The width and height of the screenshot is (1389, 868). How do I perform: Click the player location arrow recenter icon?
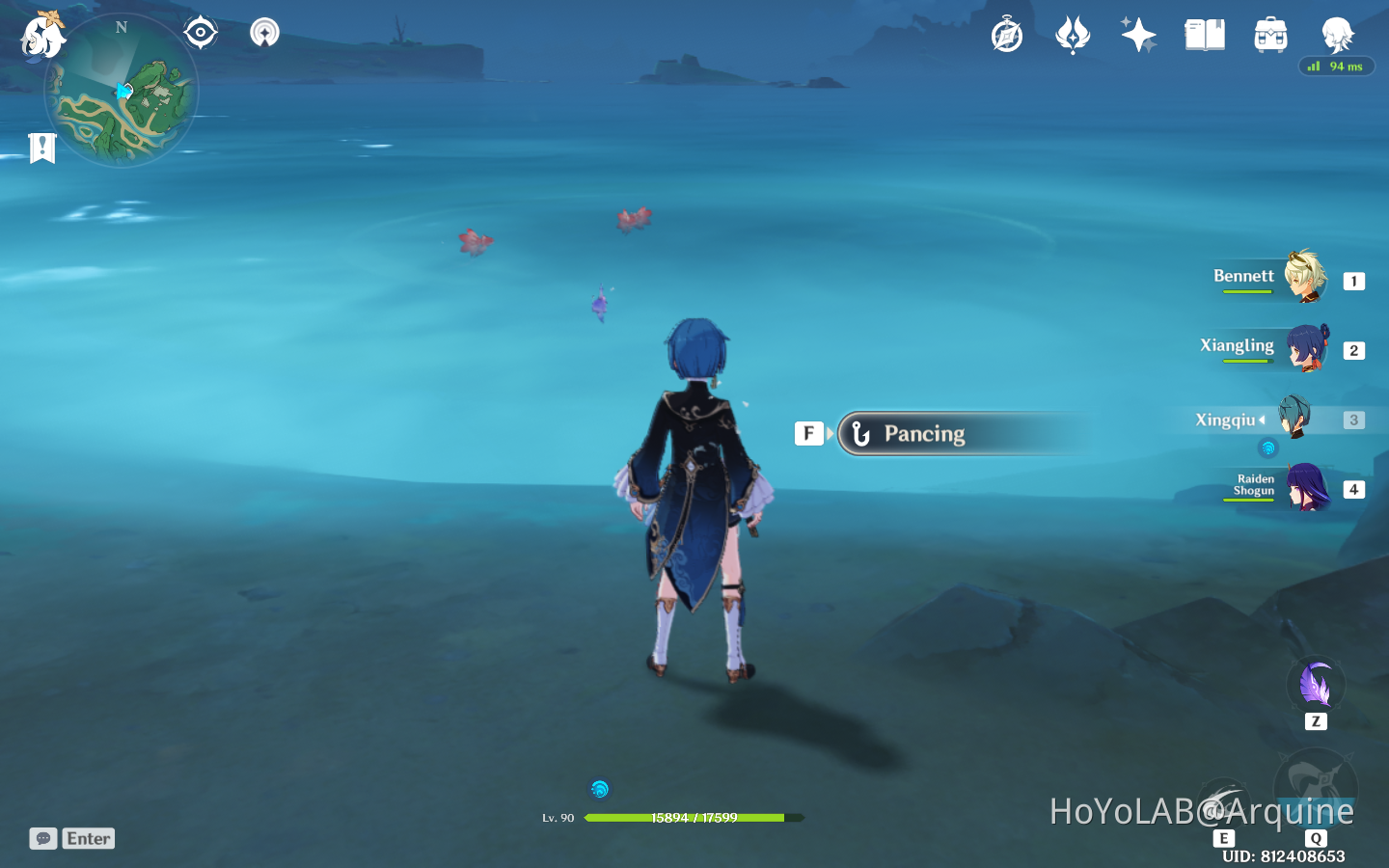click(x=200, y=32)
